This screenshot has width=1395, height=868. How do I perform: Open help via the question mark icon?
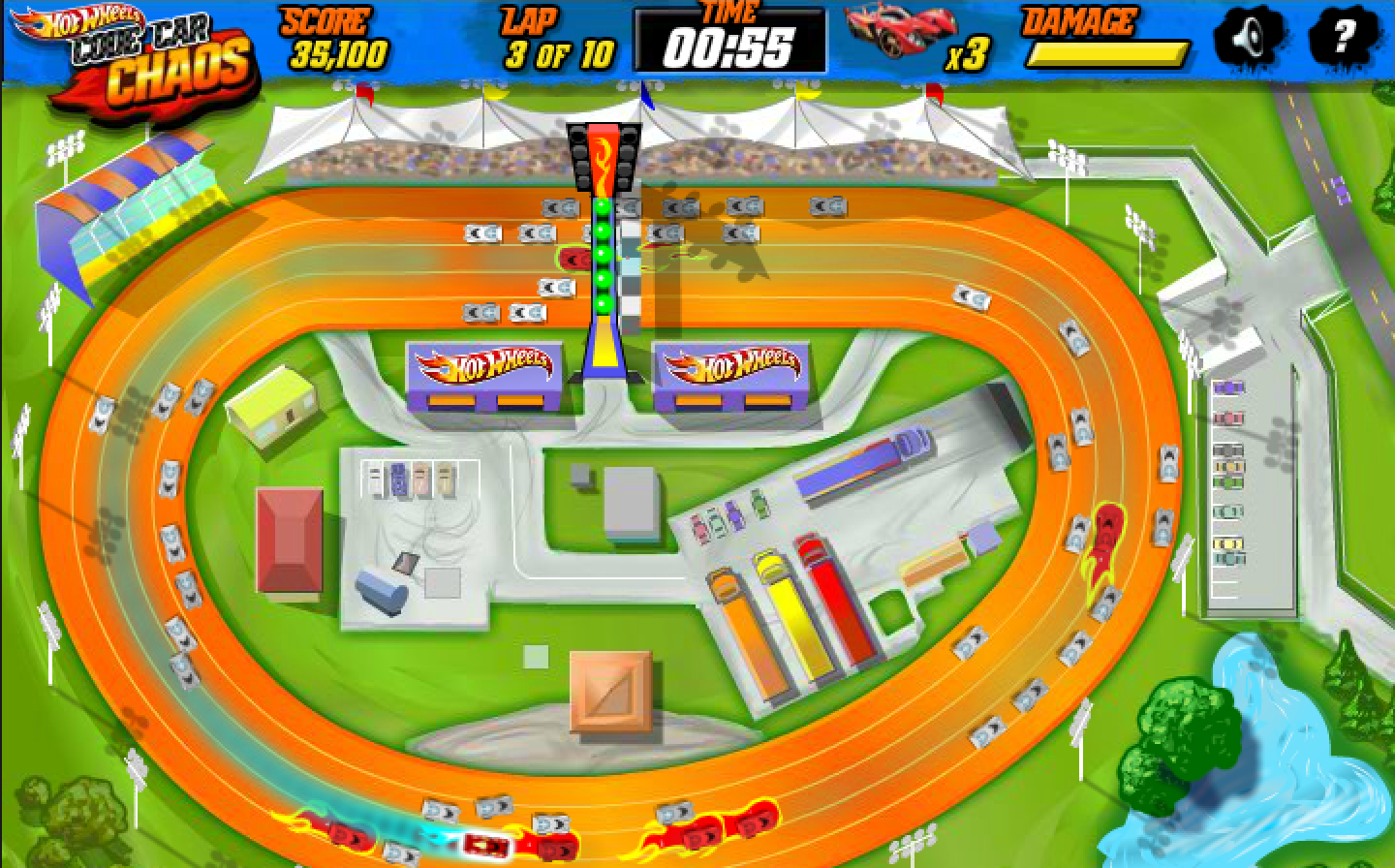click(1342, 39)
